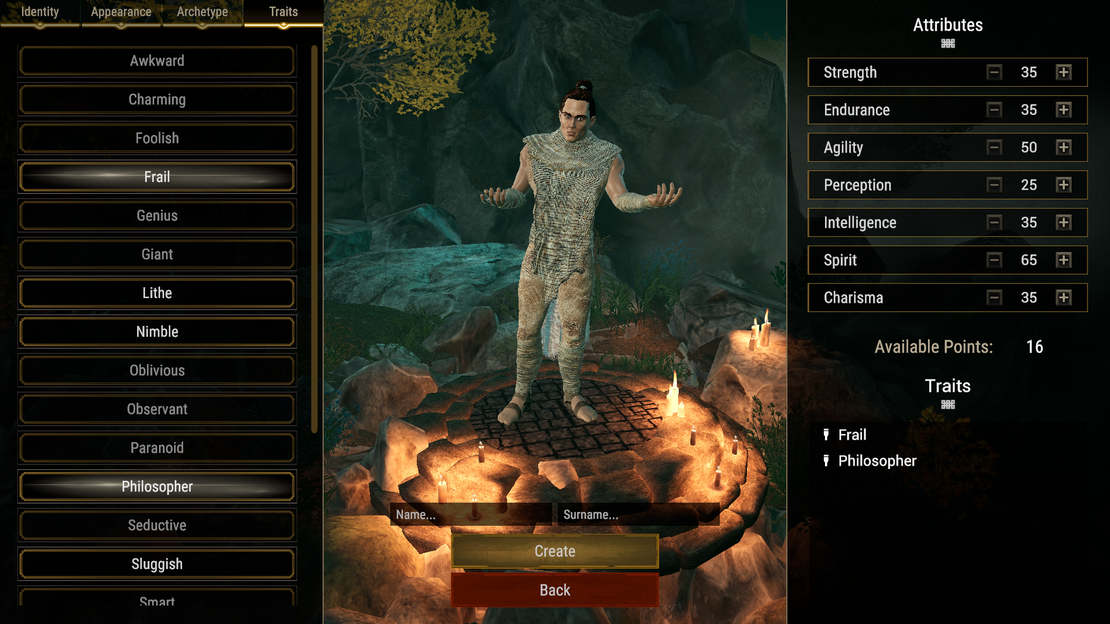The height and width of the screenshot is (624, 1110).
Task: Add the Lithe trait
Action: [157, 293]
